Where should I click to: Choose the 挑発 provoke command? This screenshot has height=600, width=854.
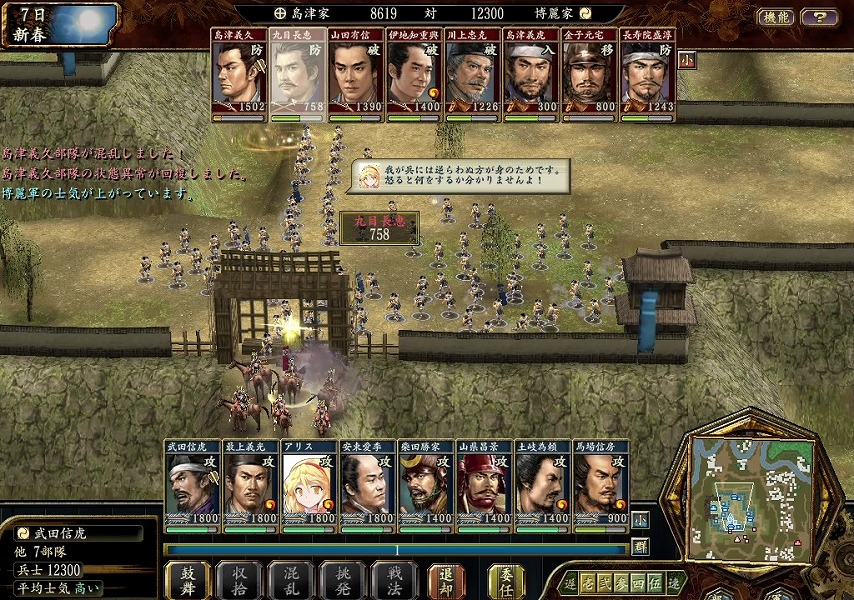click(x=343, y=580)
